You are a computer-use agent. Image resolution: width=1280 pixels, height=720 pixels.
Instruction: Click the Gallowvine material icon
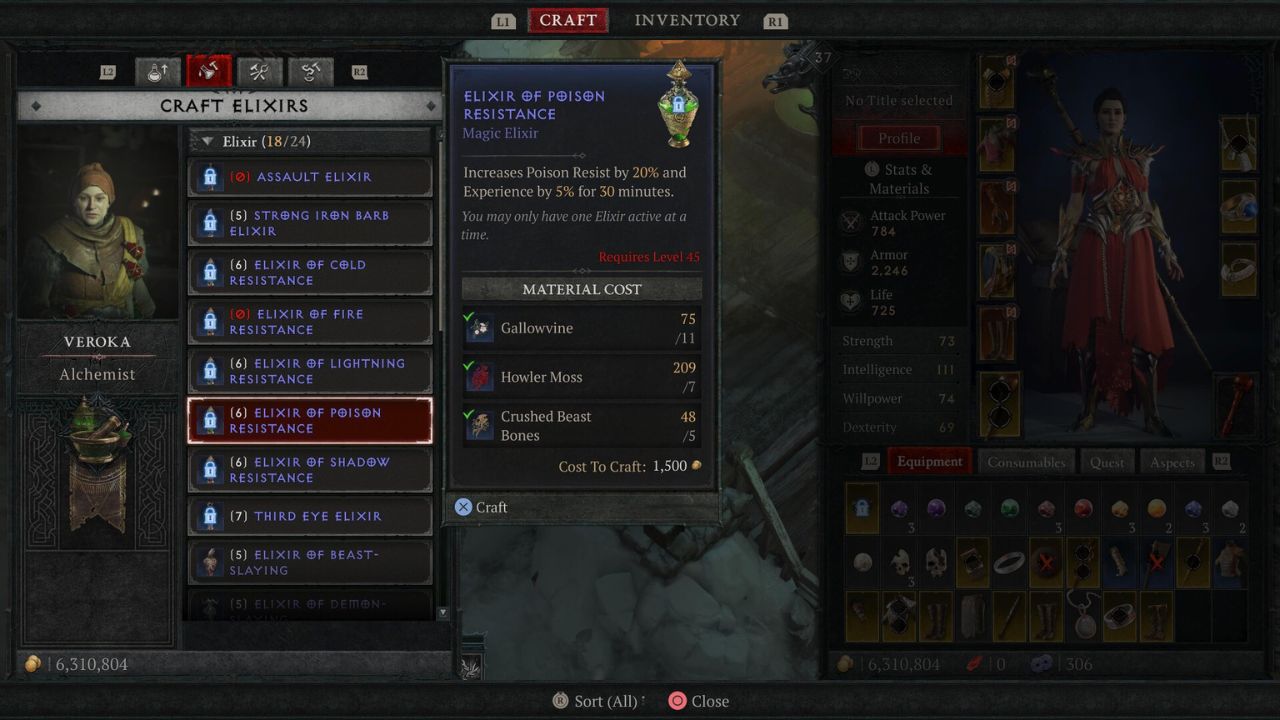pyautogui.click(x=480, y=328)
